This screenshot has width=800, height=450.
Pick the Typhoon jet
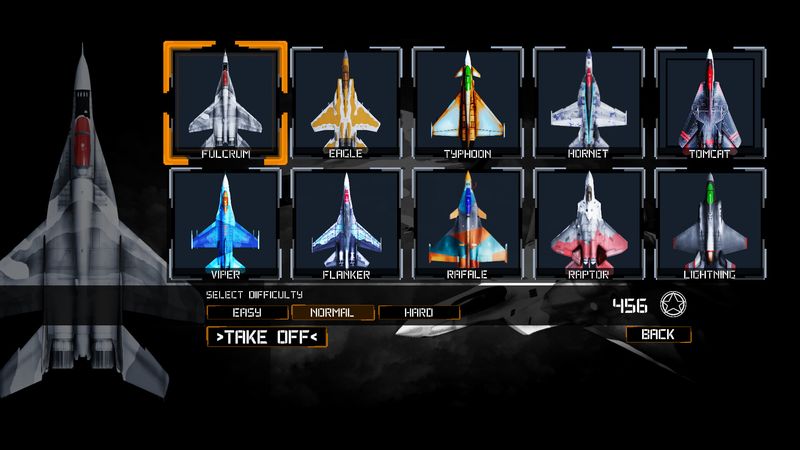pyautogui.click(x=467, y=101)
